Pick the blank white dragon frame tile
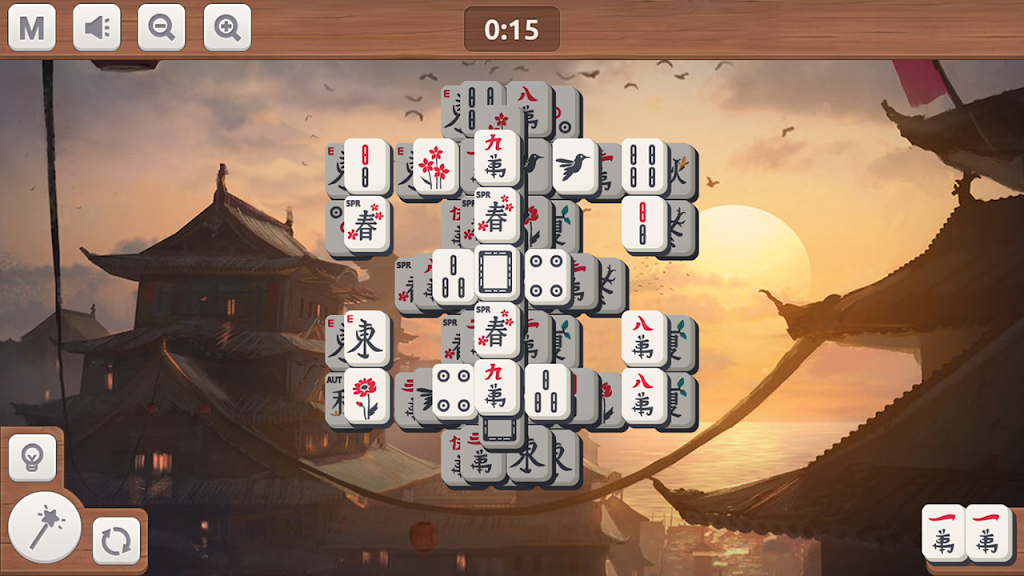Viewport: 1024px width, 576px height. (x=497, y=272)
